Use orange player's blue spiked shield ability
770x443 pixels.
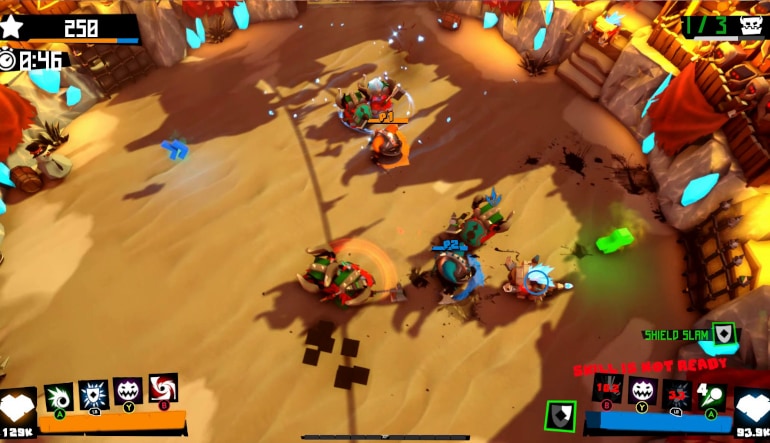tap(93, 394)
